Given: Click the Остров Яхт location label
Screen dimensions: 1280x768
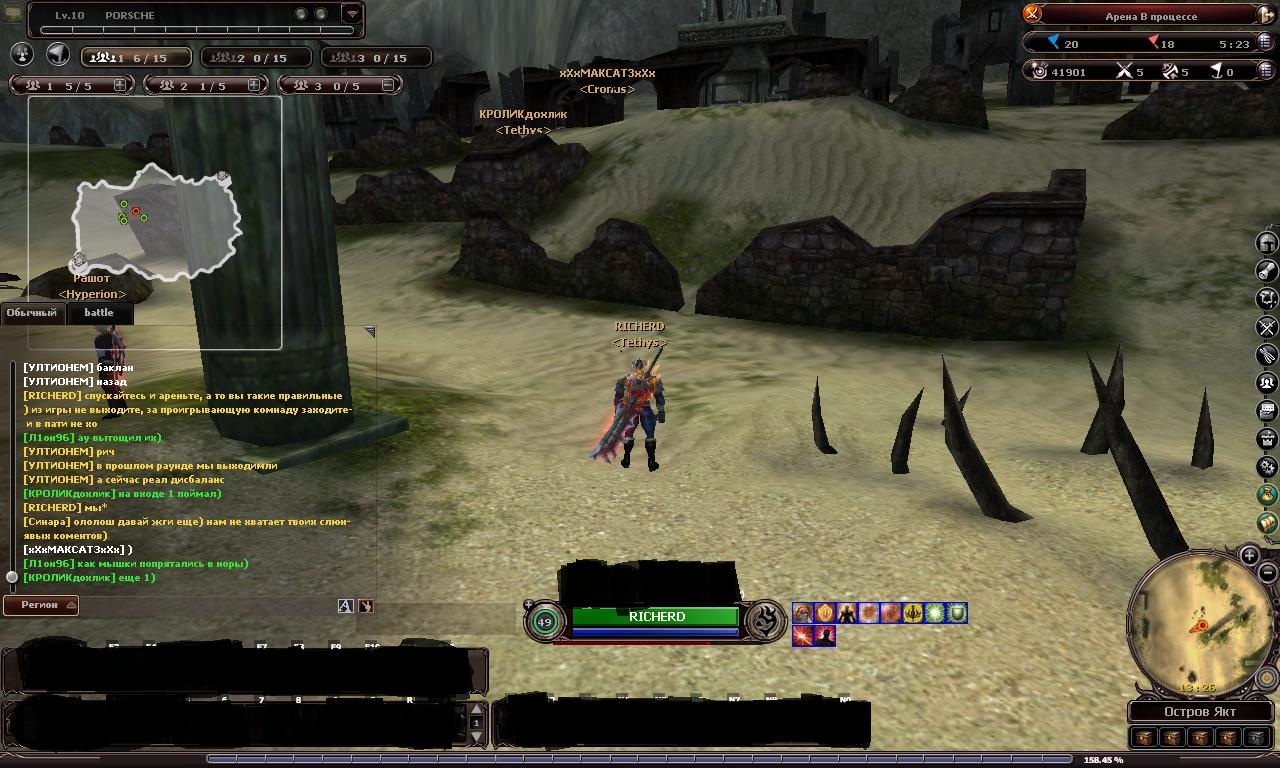Looking at the screenshot, I should [x=1200, y=712].
